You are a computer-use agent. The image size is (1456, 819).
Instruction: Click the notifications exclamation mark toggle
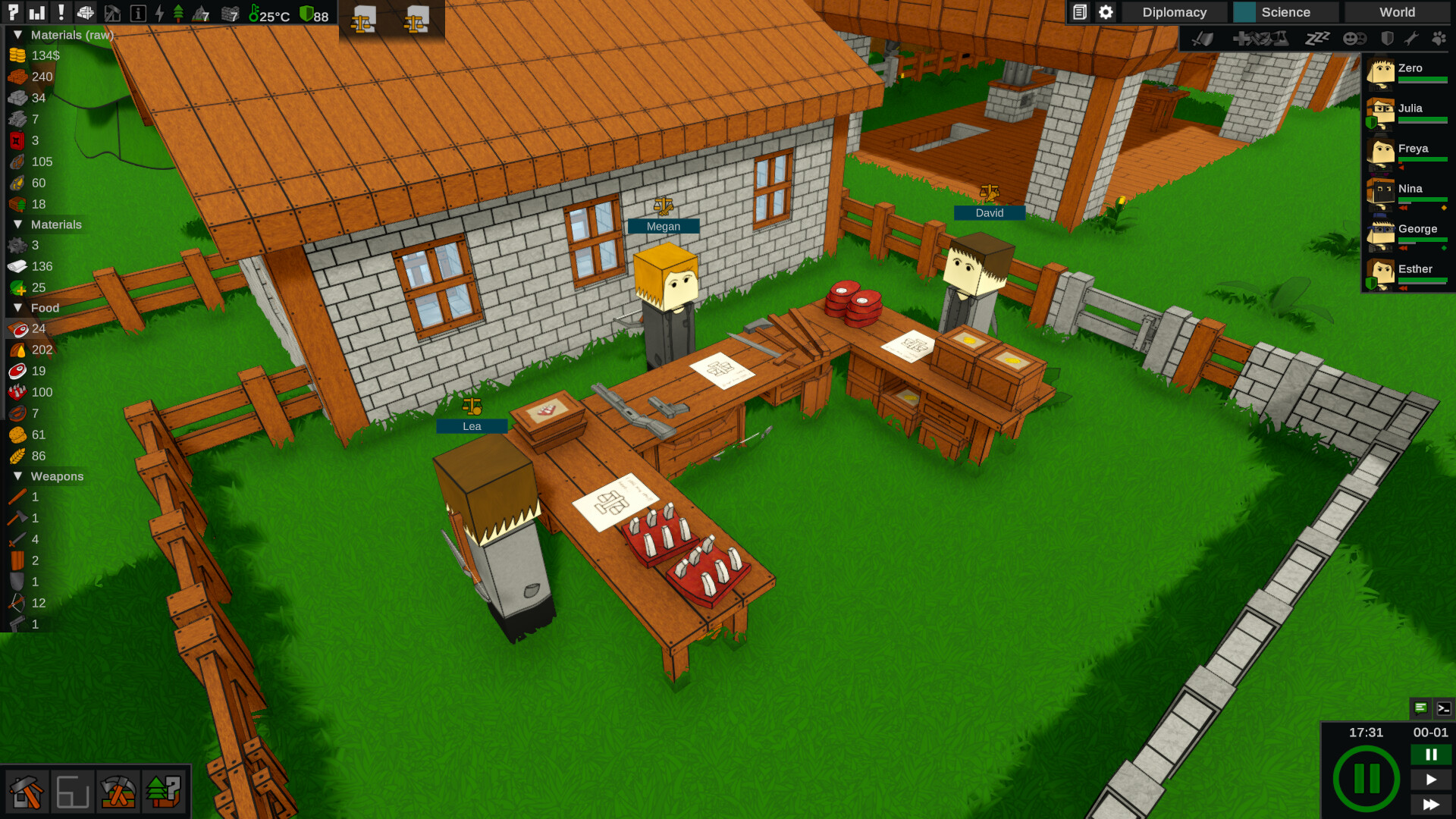click(61, 12)
